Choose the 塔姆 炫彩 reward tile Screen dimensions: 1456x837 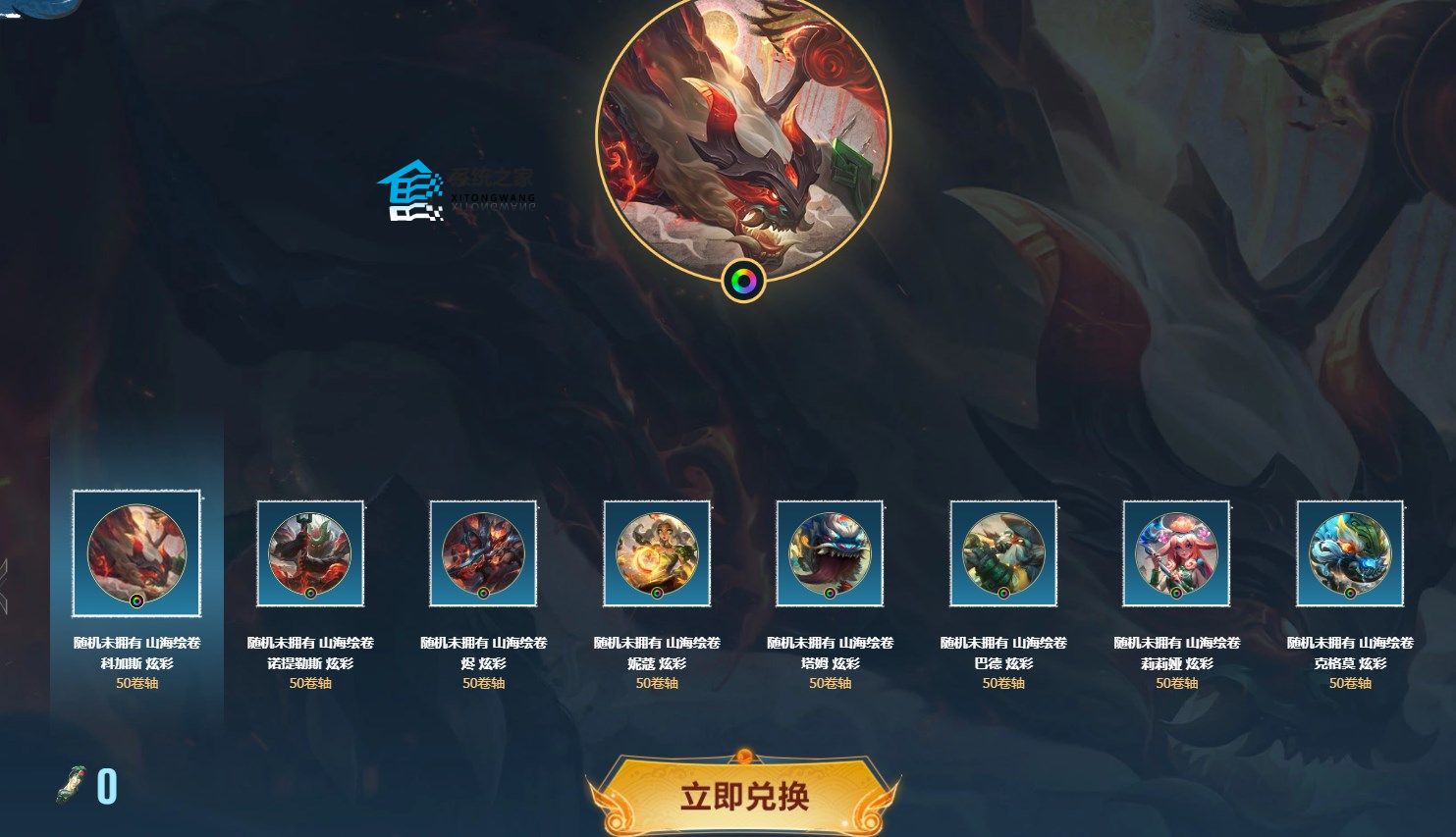pos(830,553)
